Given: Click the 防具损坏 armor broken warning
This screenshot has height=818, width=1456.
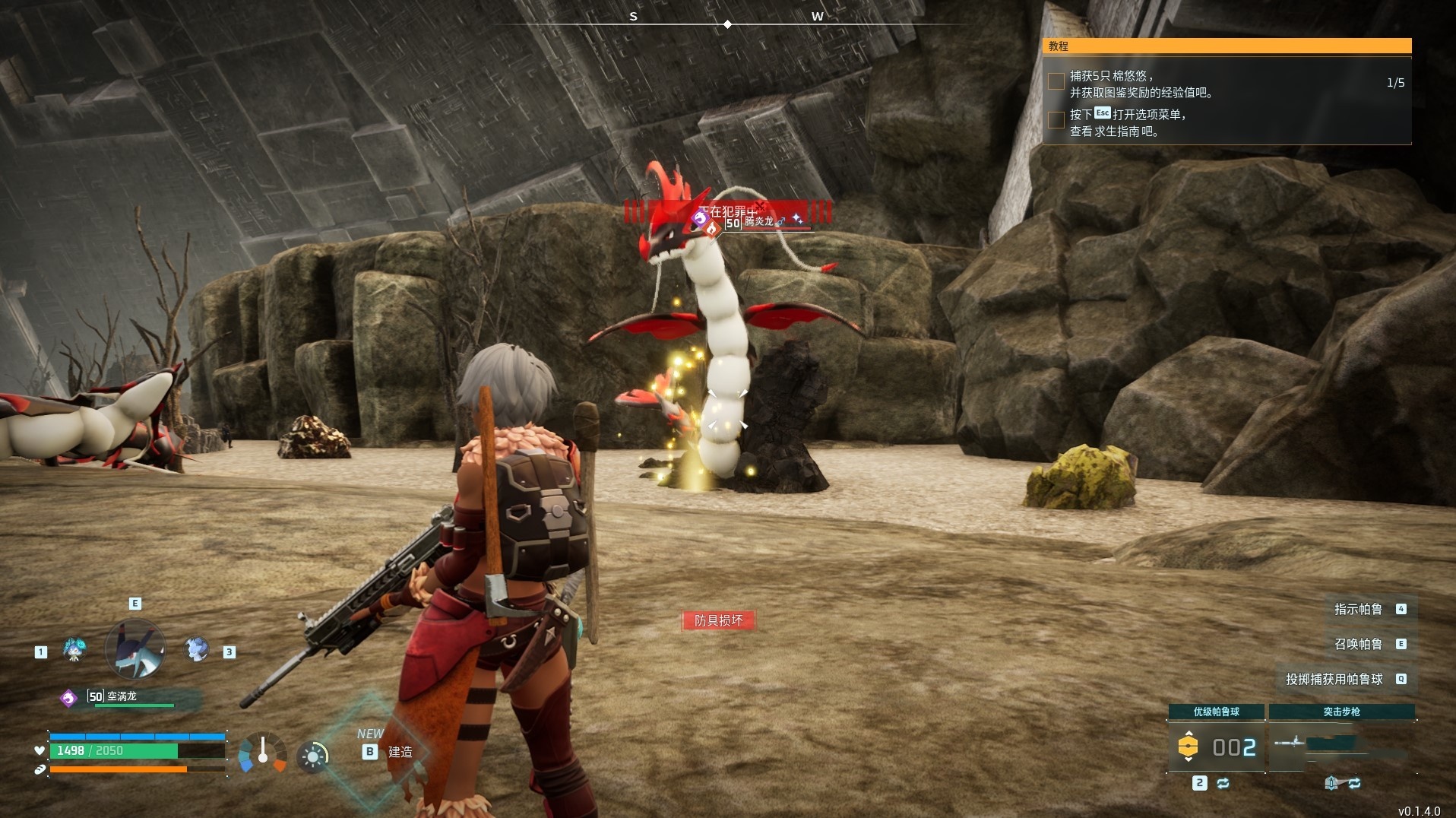Looking at the screenshot, I should pos(718,620).
